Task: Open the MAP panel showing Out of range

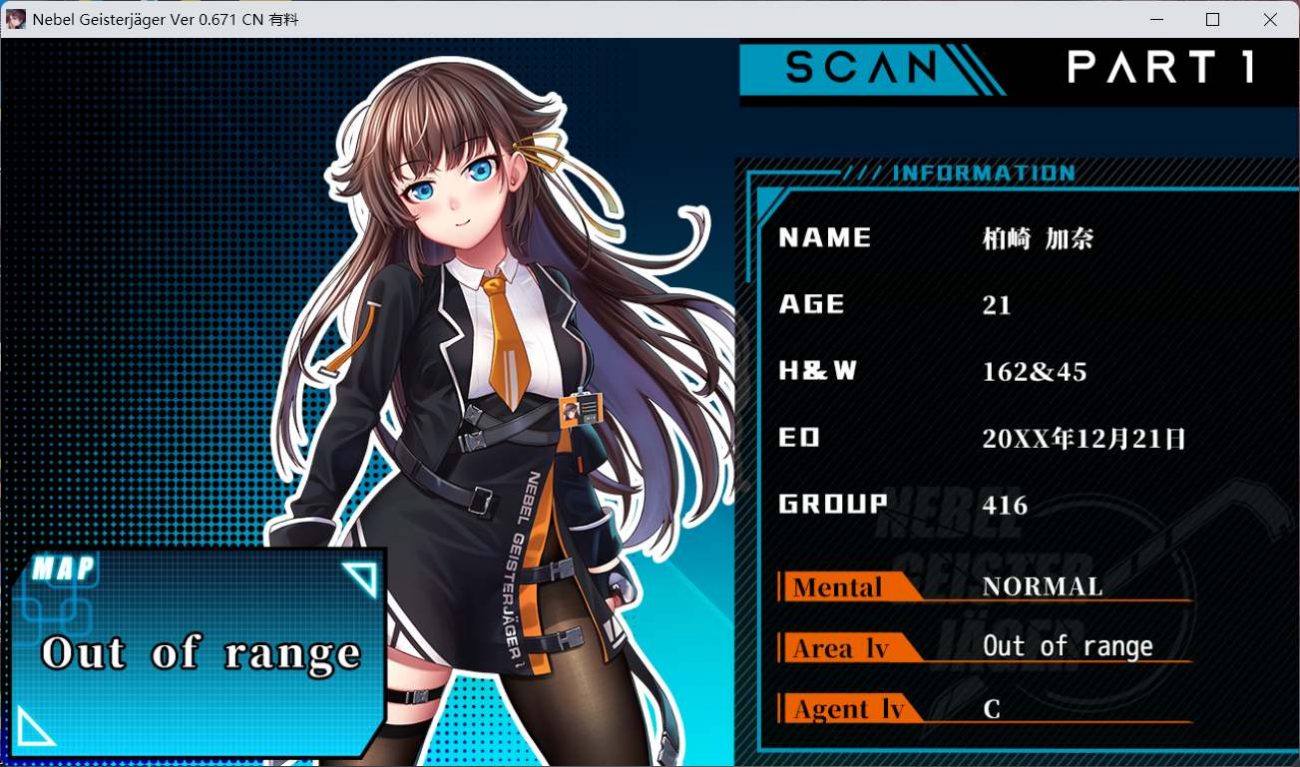Action: point(200,652)
